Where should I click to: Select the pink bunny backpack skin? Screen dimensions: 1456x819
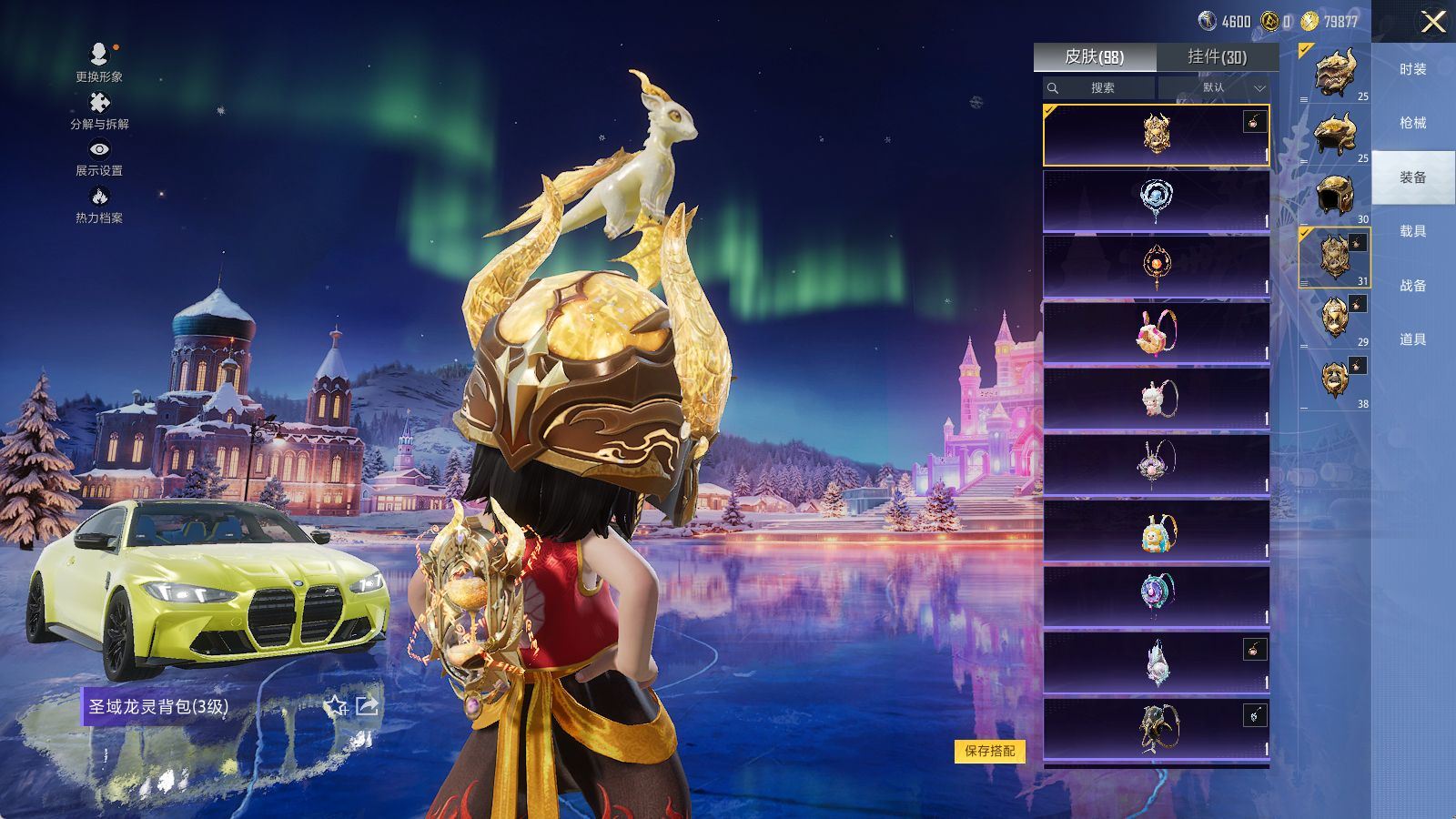(1156, 332)
